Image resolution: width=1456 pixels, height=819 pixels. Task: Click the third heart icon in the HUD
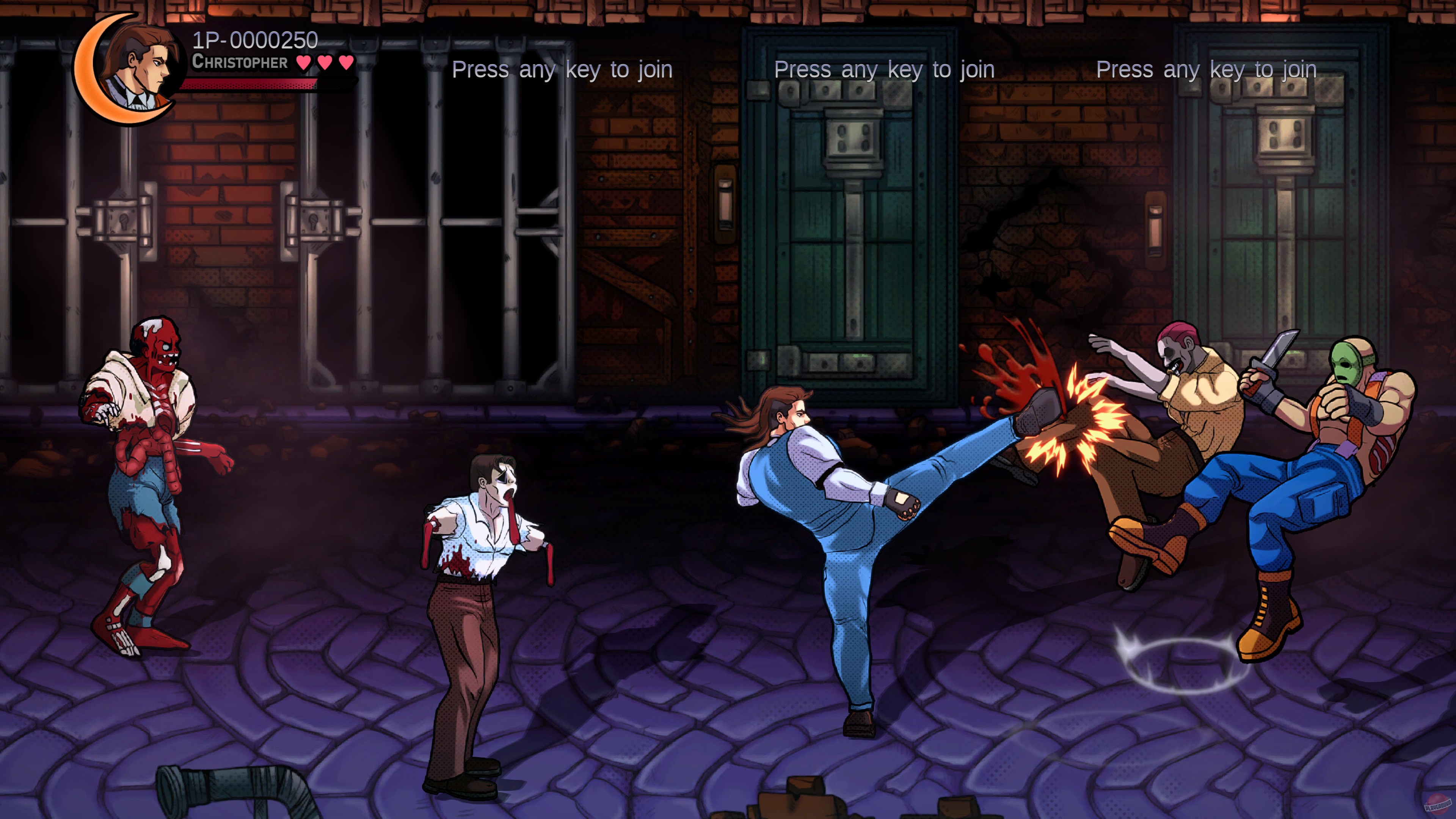point(345,61)
